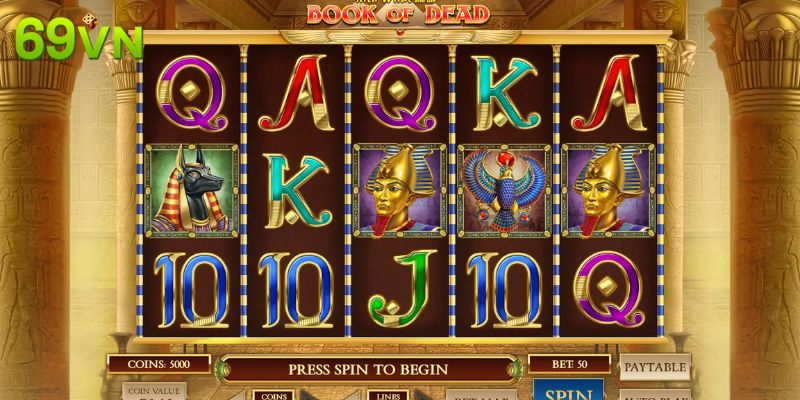This screenshot has width=800, height=400.
Task: Open the Paytable
Action: point(655,368)
